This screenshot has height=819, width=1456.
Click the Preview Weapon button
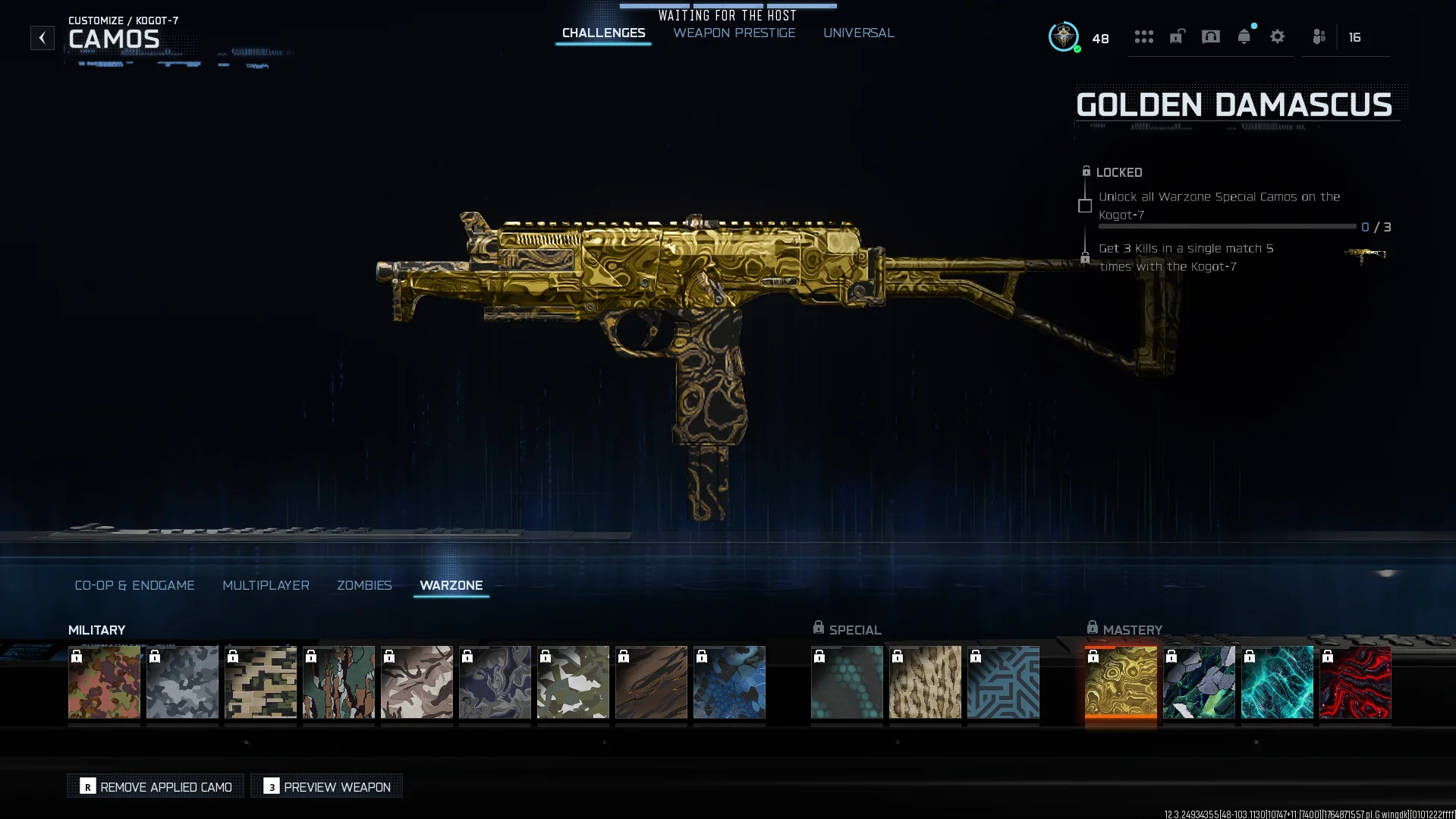coord(327,786)
